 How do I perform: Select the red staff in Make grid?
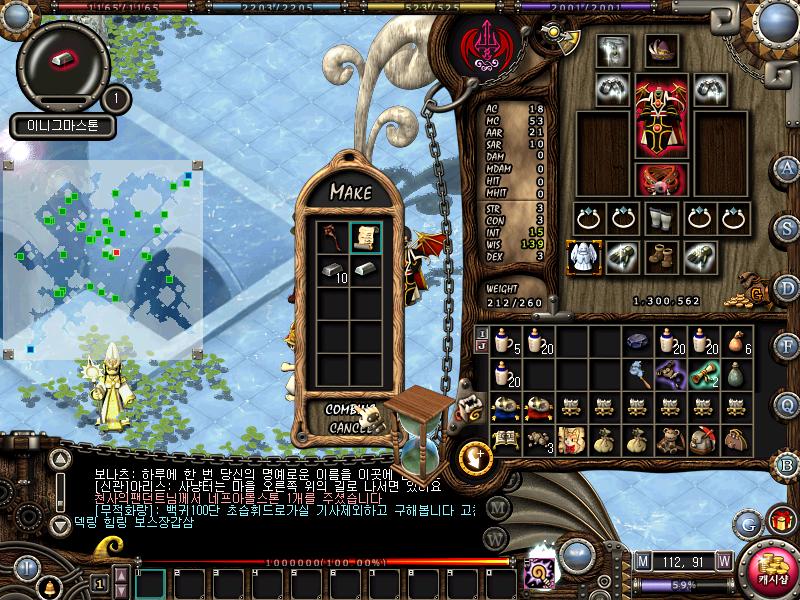(x=333, y=237)
